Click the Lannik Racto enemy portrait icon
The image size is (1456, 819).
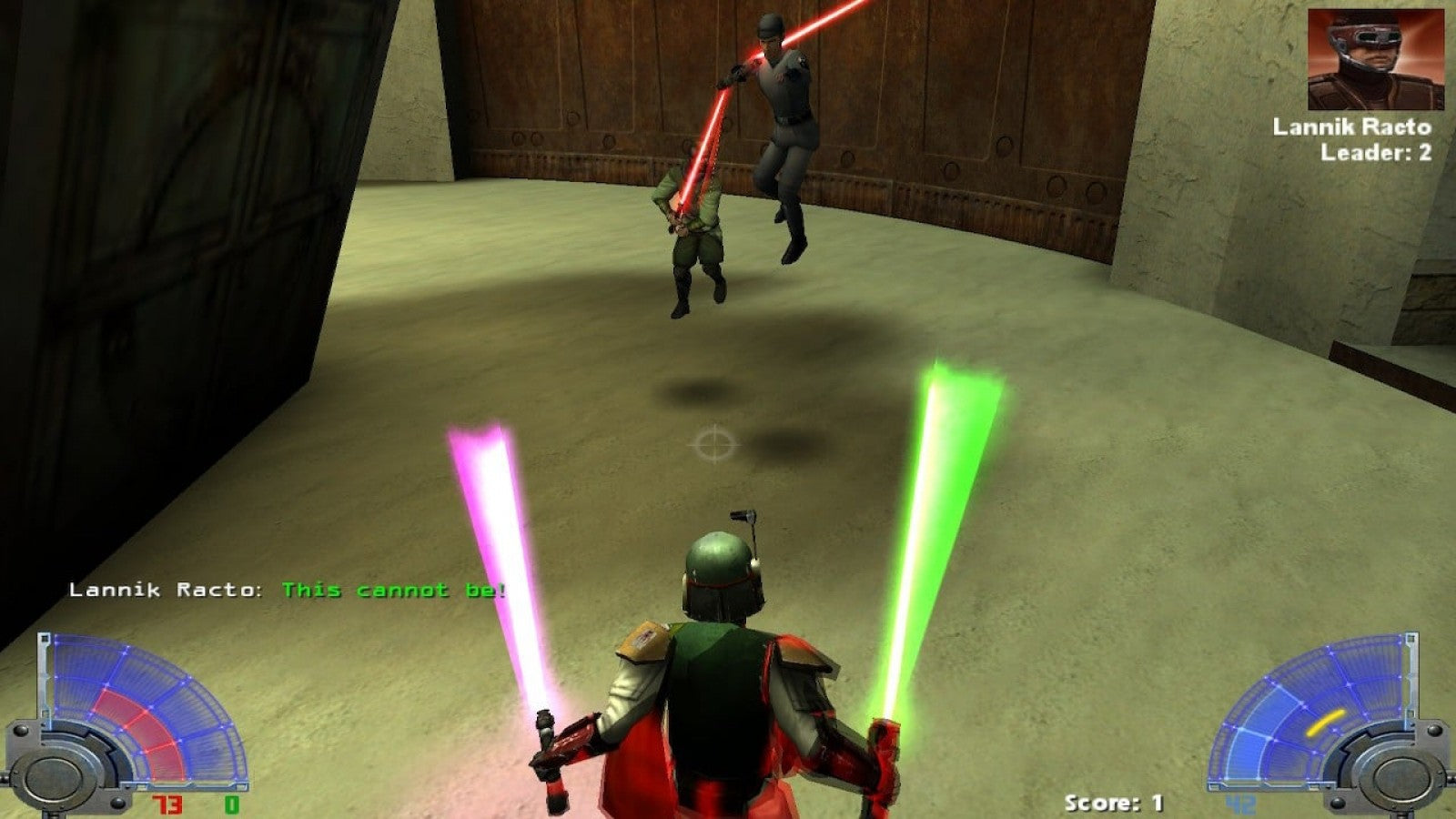(x=1376, y=60)
